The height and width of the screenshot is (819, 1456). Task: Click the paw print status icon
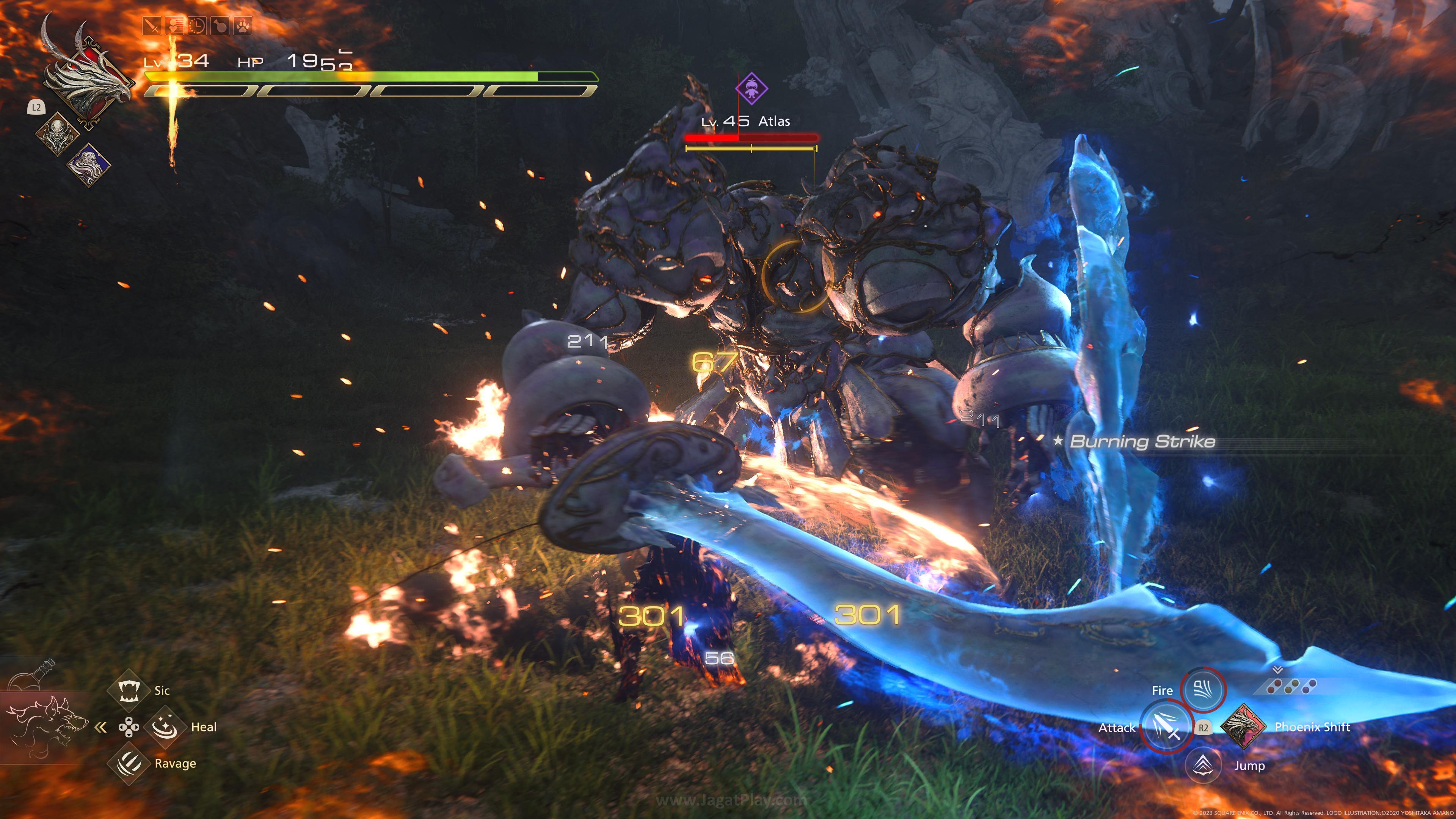[243, 25]
